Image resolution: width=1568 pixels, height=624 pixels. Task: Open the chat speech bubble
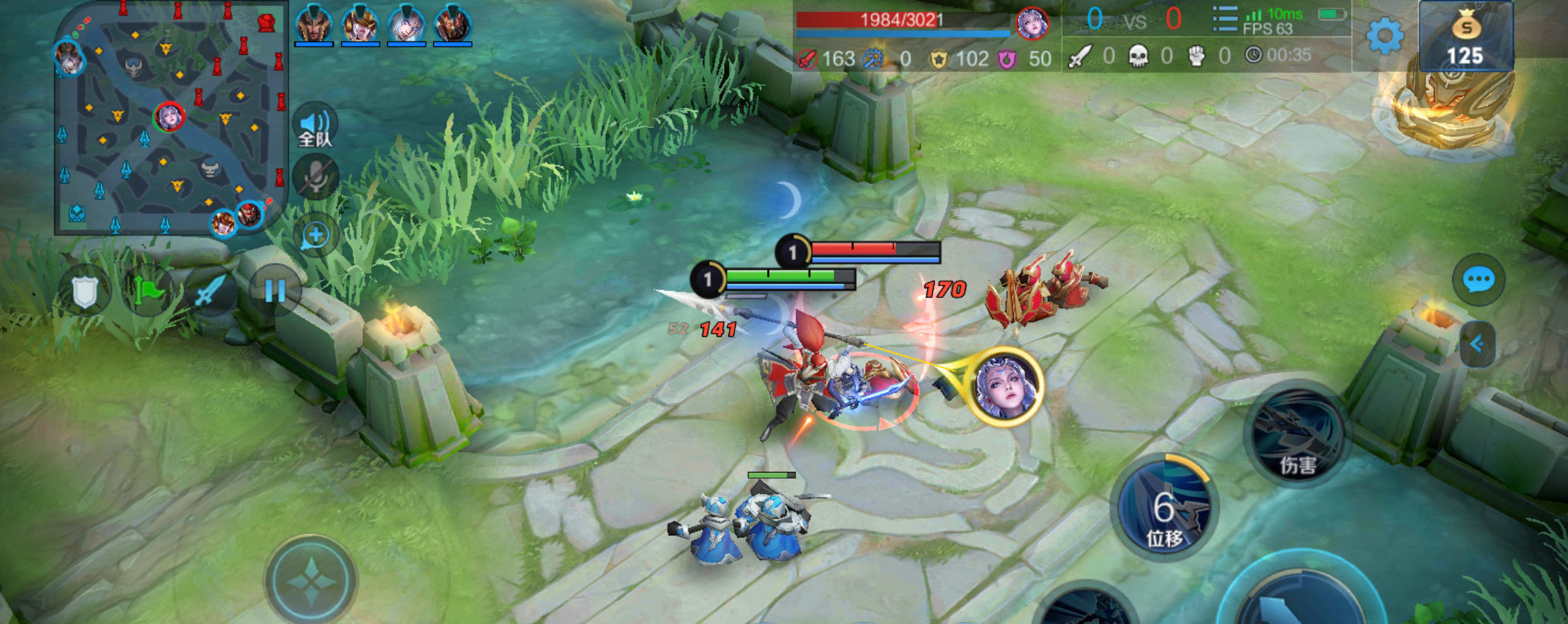pyautogui.click(x=1478, y=280)
